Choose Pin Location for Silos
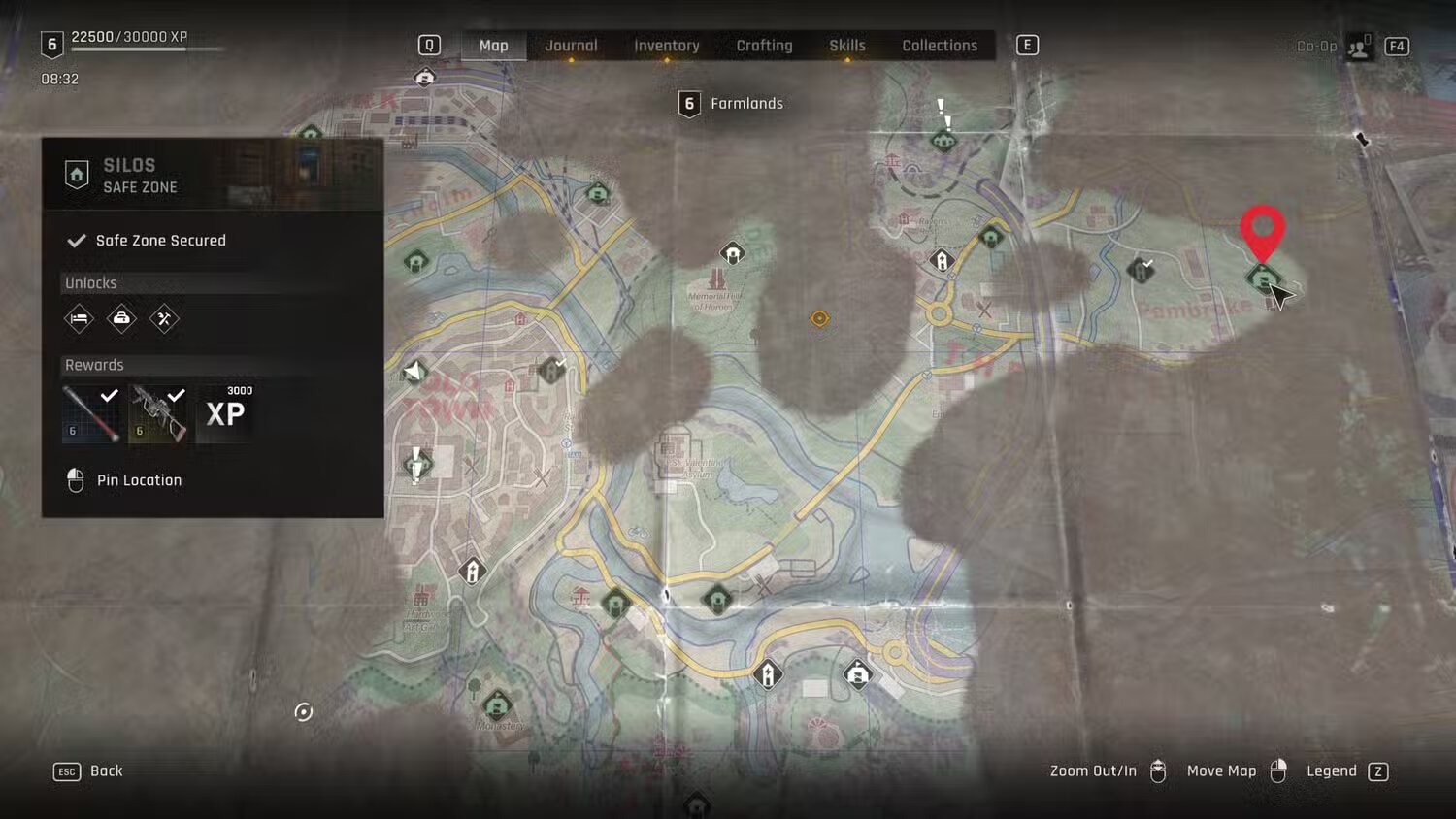Screen dimensions: 1456x819 point(138,480)
